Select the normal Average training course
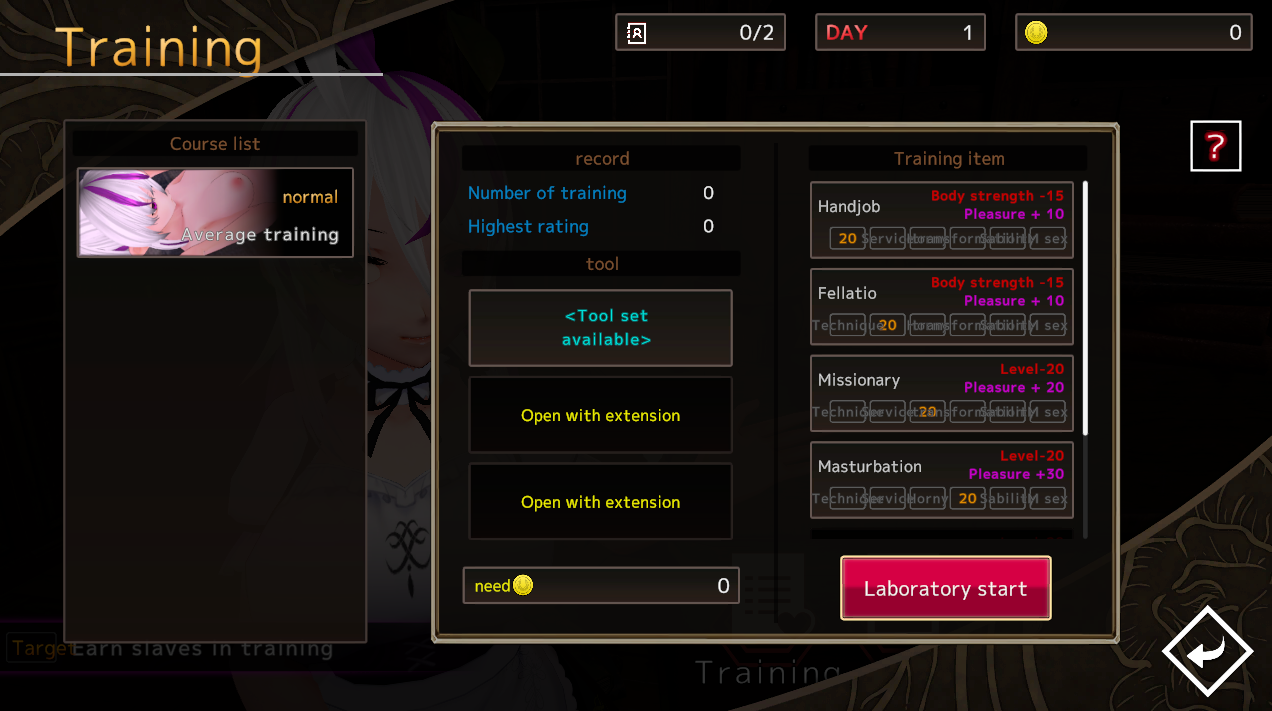1272x711 pixels. coord(215,213)
